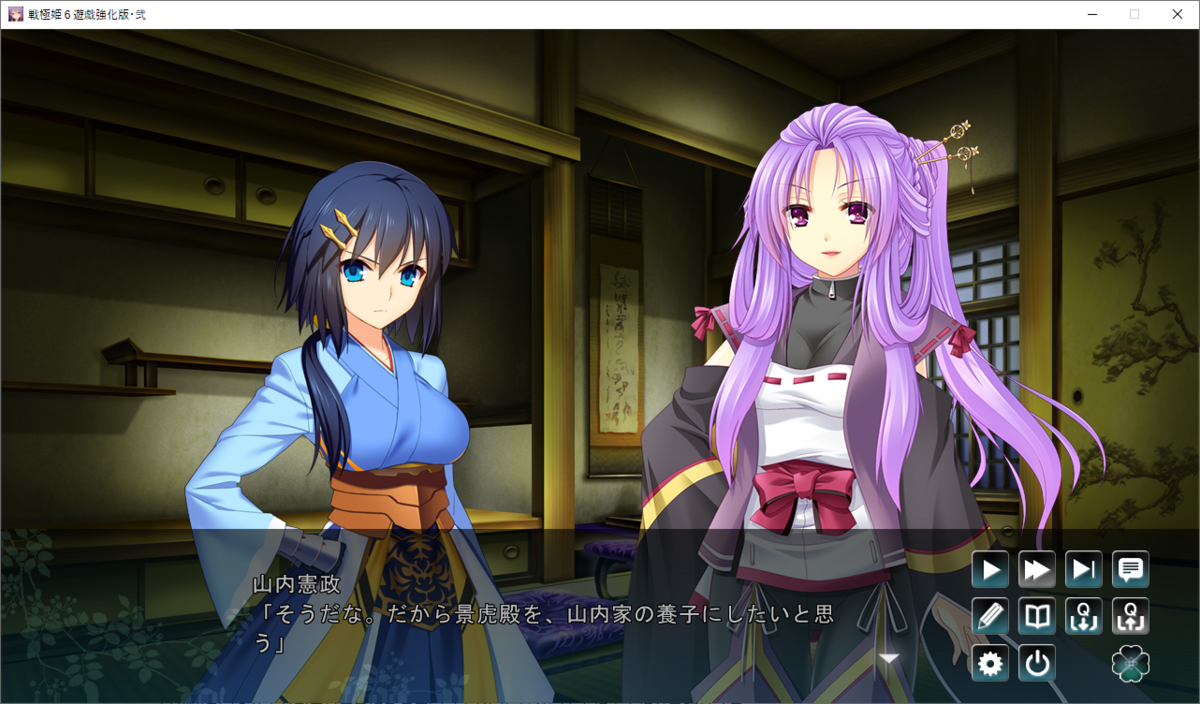Viewport: 1200px width, 704px height.
Task: Quick save with the Q down-arrow button
Action: pos(1084,616)
